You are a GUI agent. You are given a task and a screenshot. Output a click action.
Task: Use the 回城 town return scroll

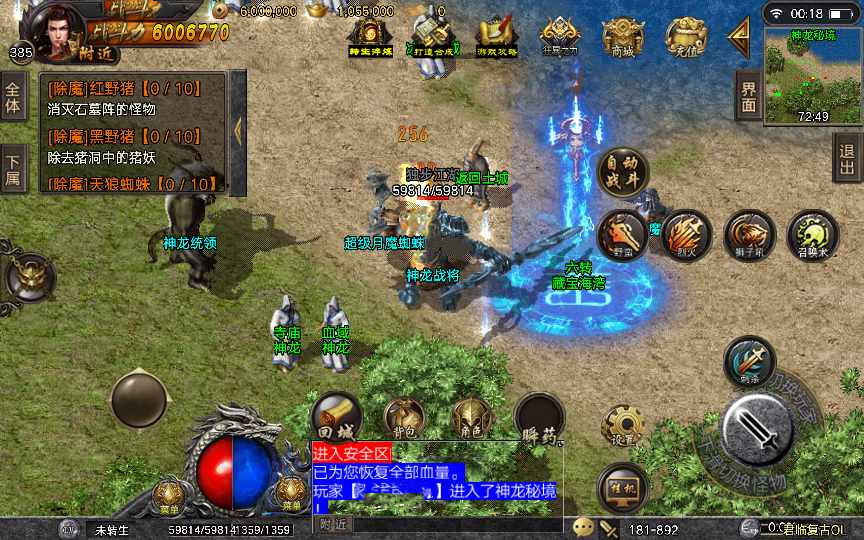[336, 415]
